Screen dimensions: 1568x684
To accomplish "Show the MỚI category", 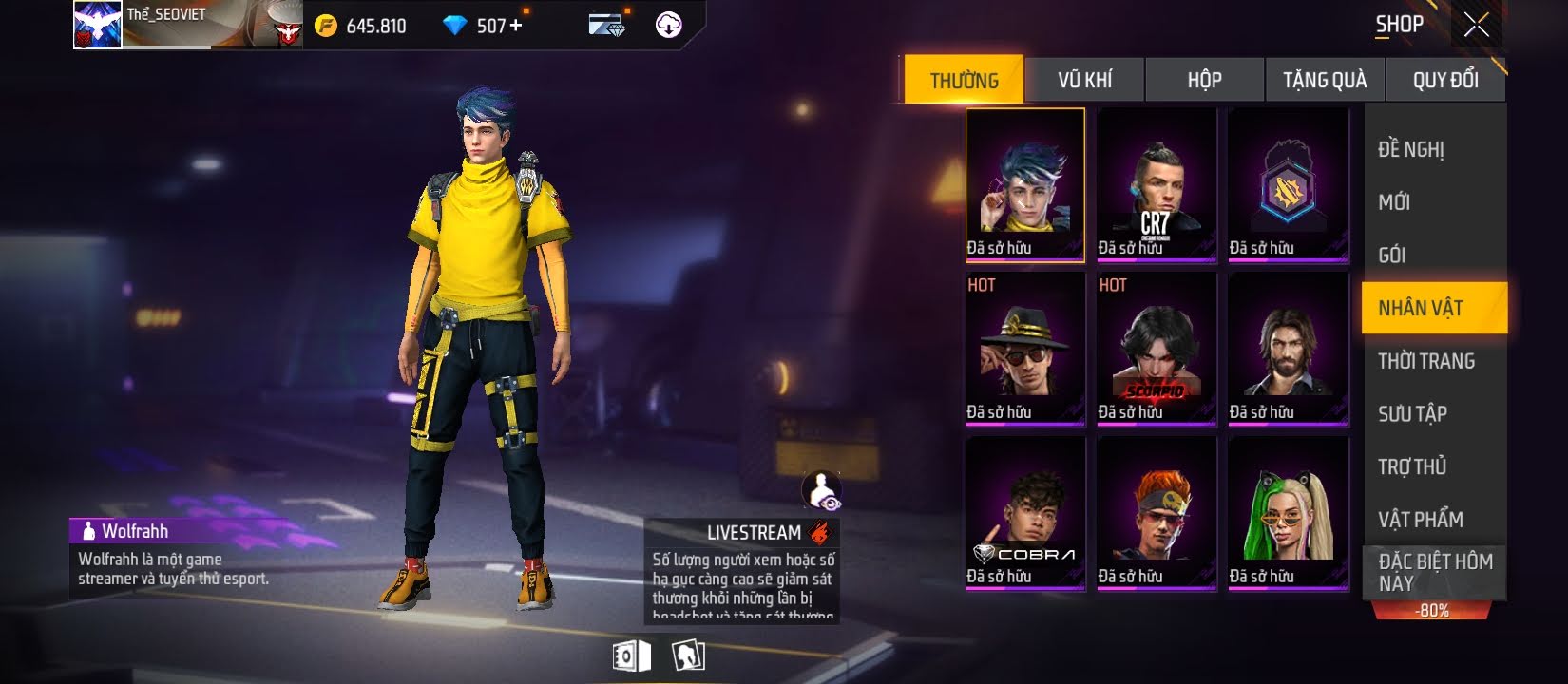I will [x=1394, y=202].
